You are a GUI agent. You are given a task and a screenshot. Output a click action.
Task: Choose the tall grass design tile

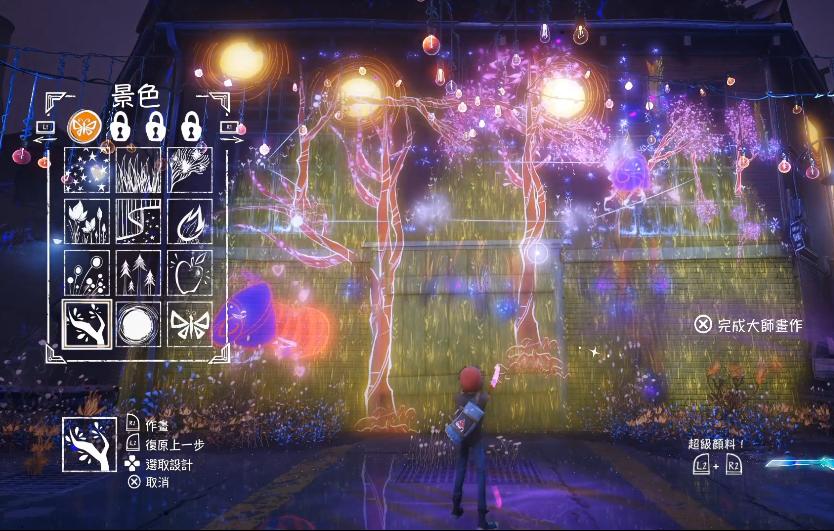(x=138, y=170)
